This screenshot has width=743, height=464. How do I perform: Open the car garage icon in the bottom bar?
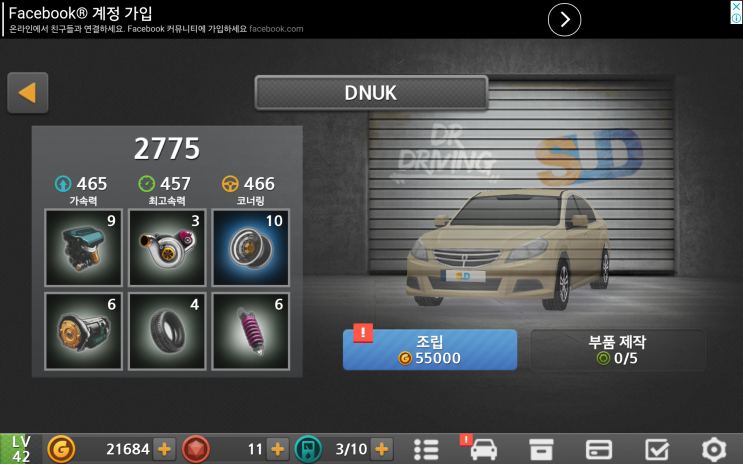pos(484,449)
